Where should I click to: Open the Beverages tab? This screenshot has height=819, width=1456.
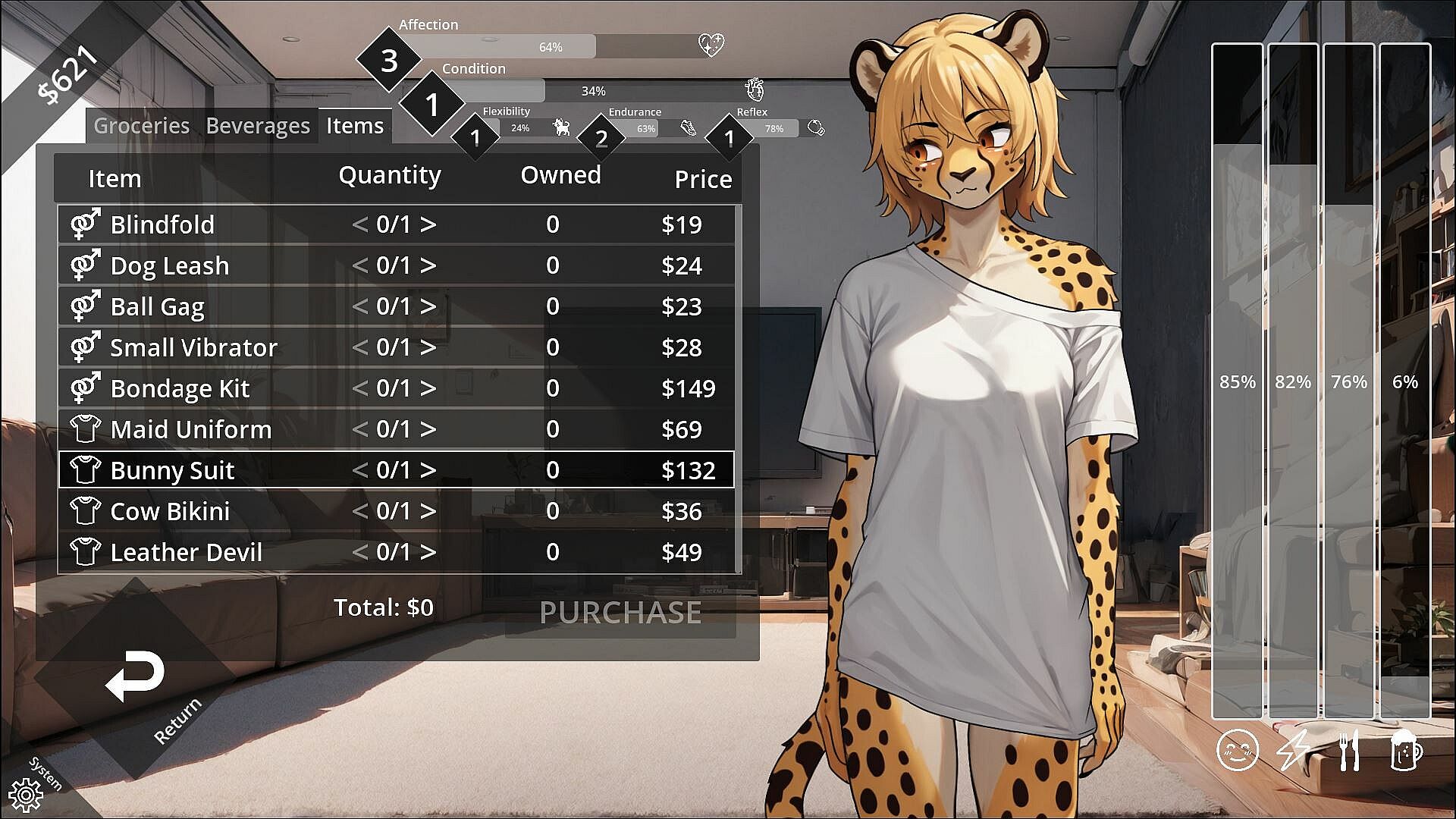[x=258, y=126]
